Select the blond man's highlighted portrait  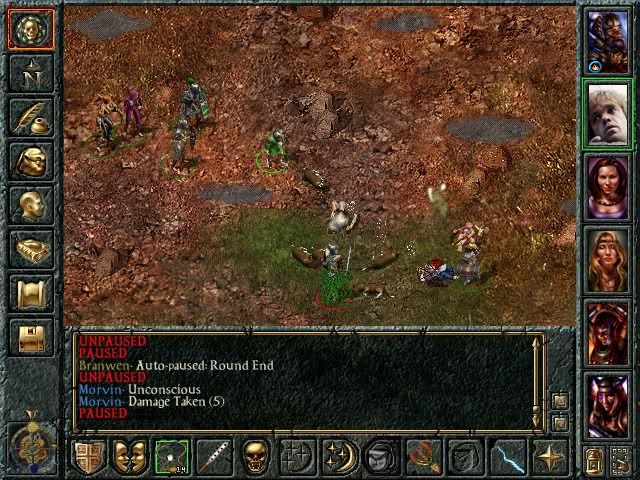(x=607, y=114)
